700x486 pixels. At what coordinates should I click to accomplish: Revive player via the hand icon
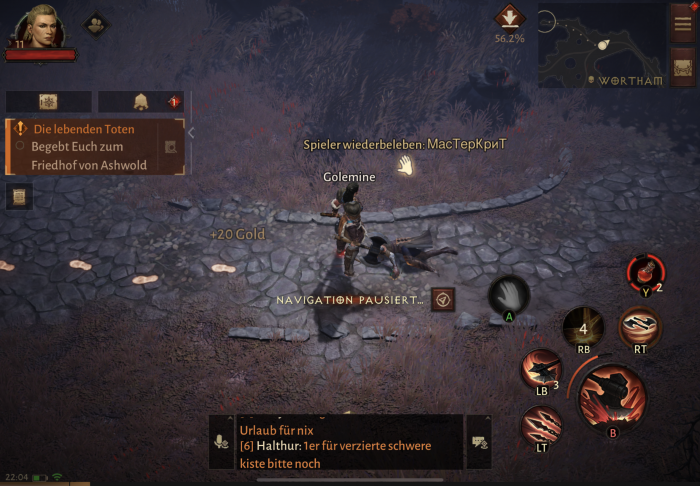pyautogui.click(x=404, y=165)
